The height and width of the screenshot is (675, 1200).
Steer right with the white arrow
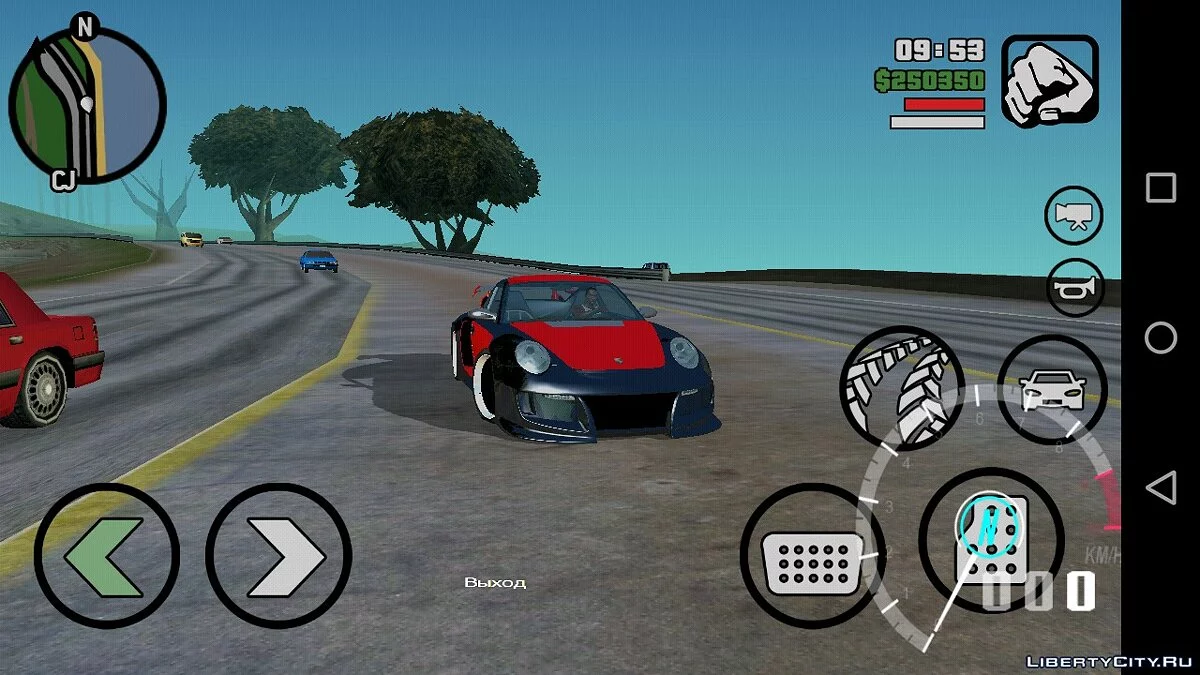coord(279,555)
